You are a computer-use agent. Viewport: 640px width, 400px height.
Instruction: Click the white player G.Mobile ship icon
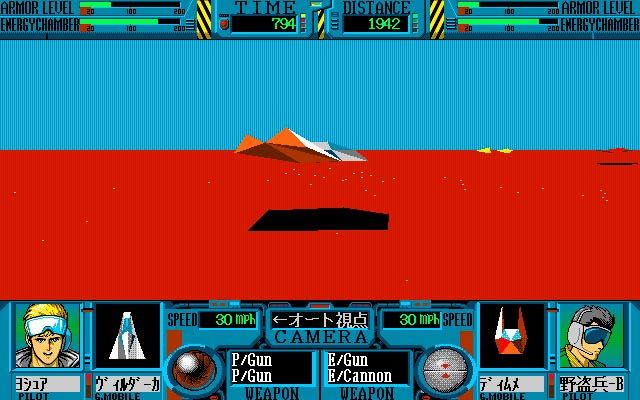pos(128,336)
